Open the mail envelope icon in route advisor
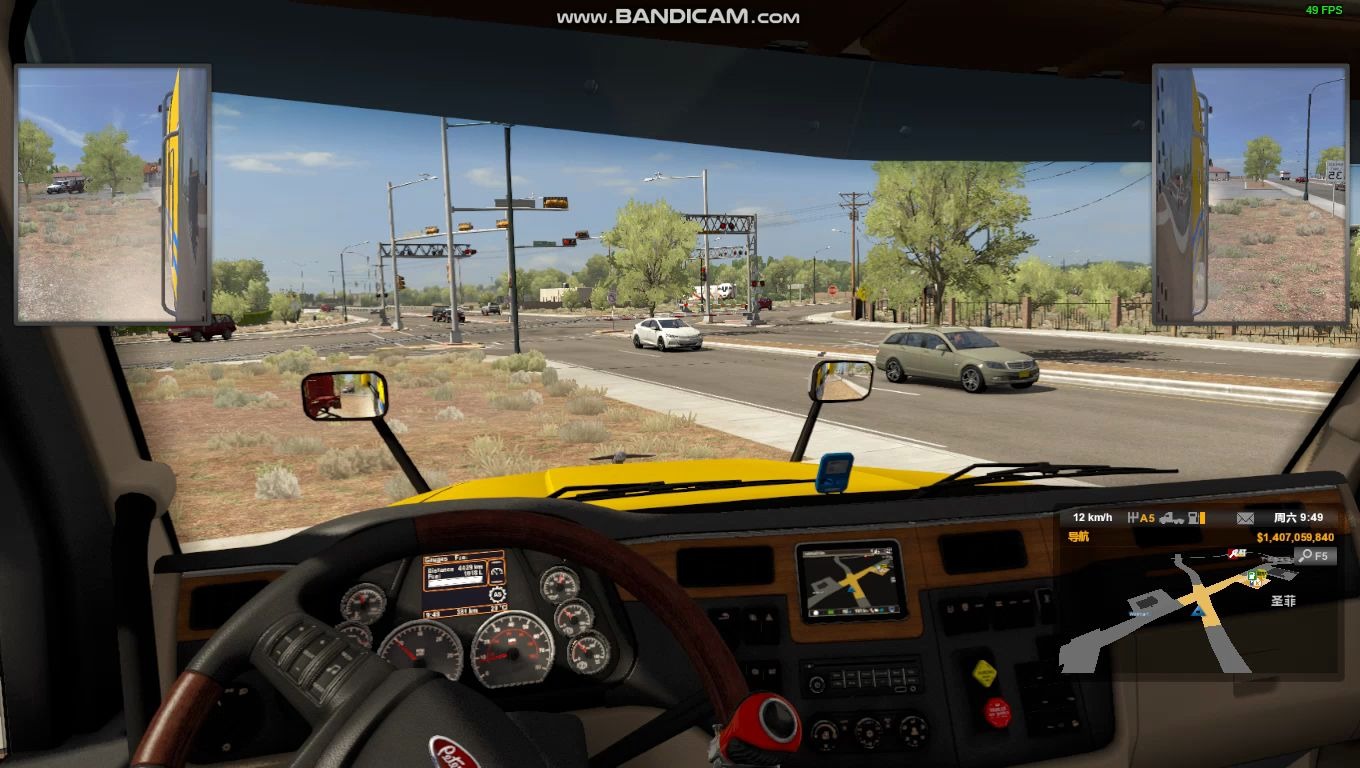 [x=1245, y=518]
